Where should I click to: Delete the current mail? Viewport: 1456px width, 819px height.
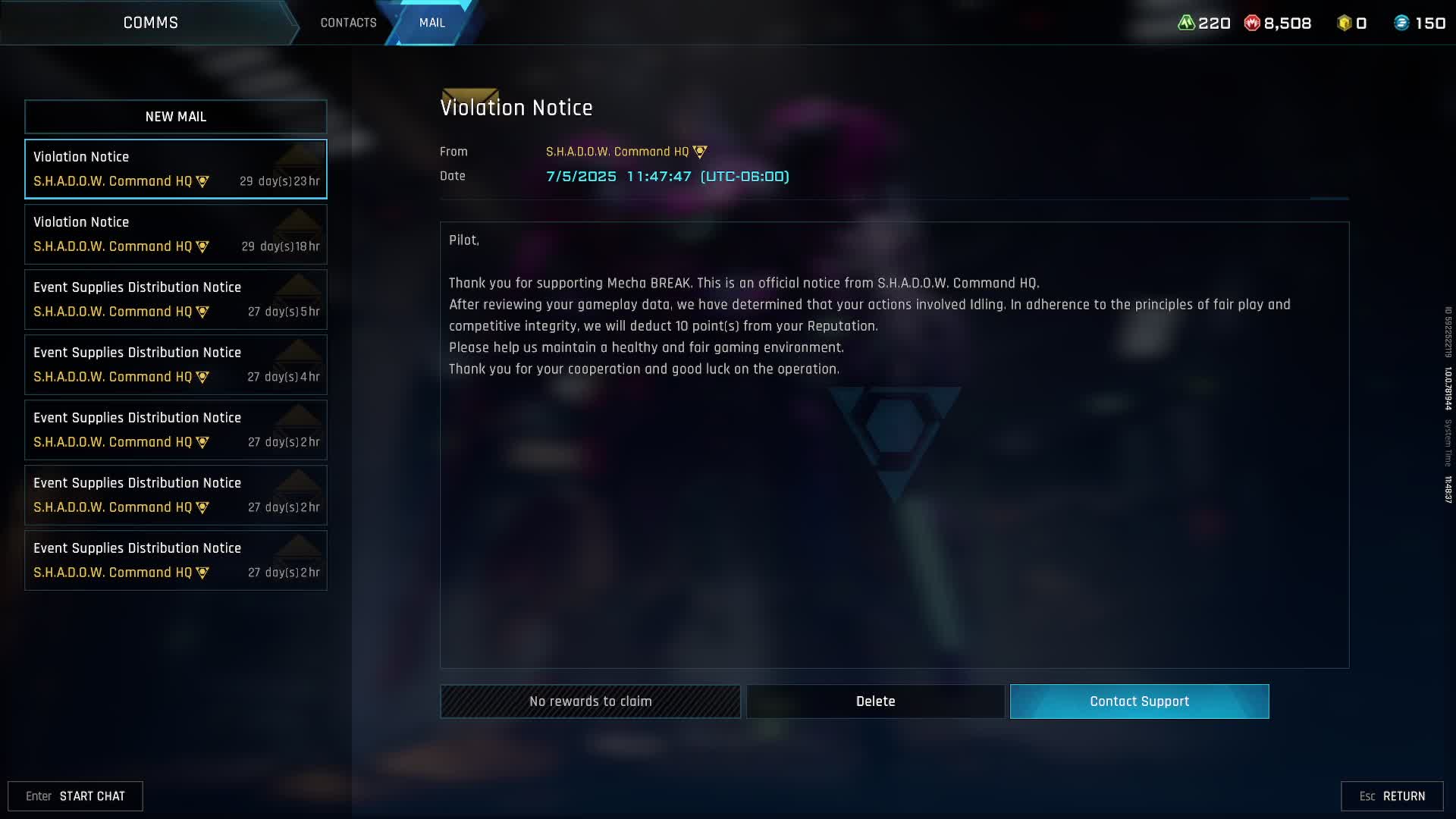(x=875, y=701)
